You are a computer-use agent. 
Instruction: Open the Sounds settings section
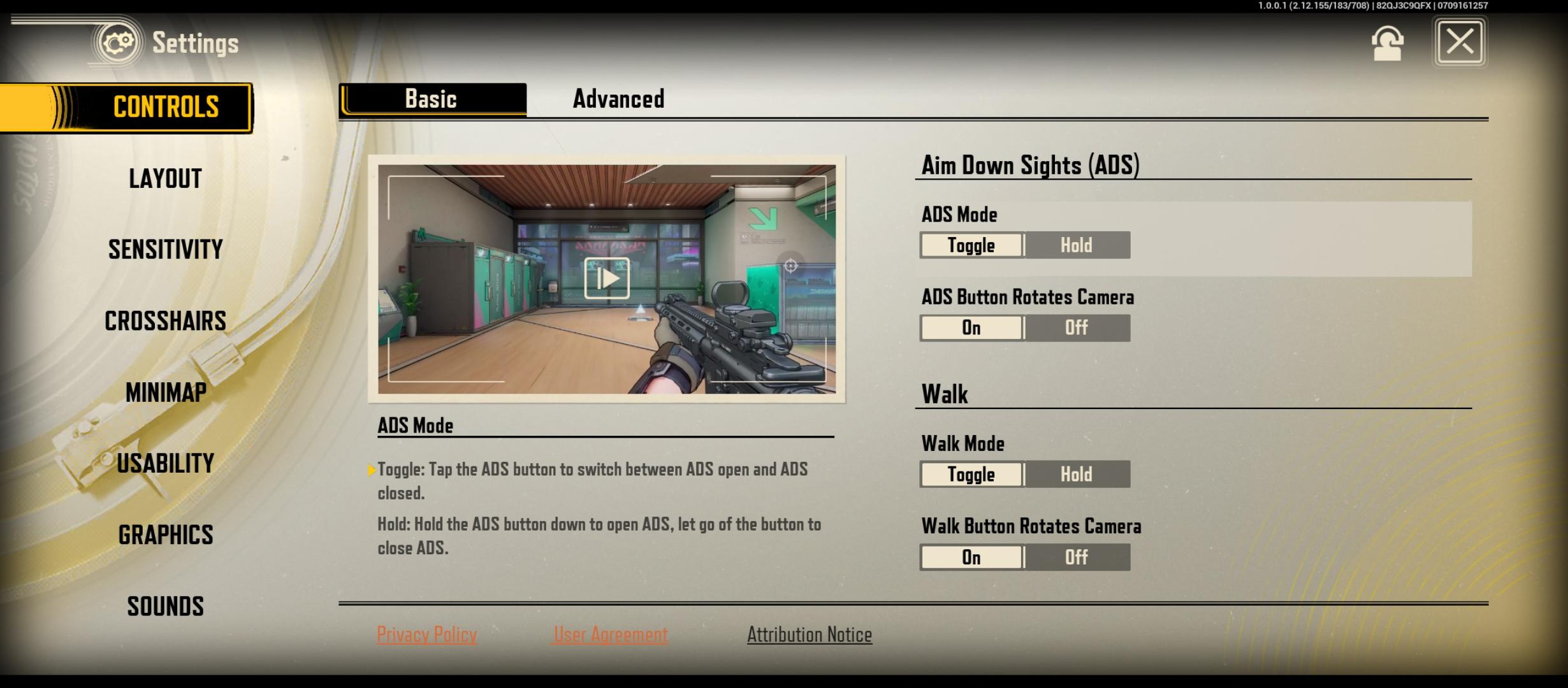click(x=165, y=606)
